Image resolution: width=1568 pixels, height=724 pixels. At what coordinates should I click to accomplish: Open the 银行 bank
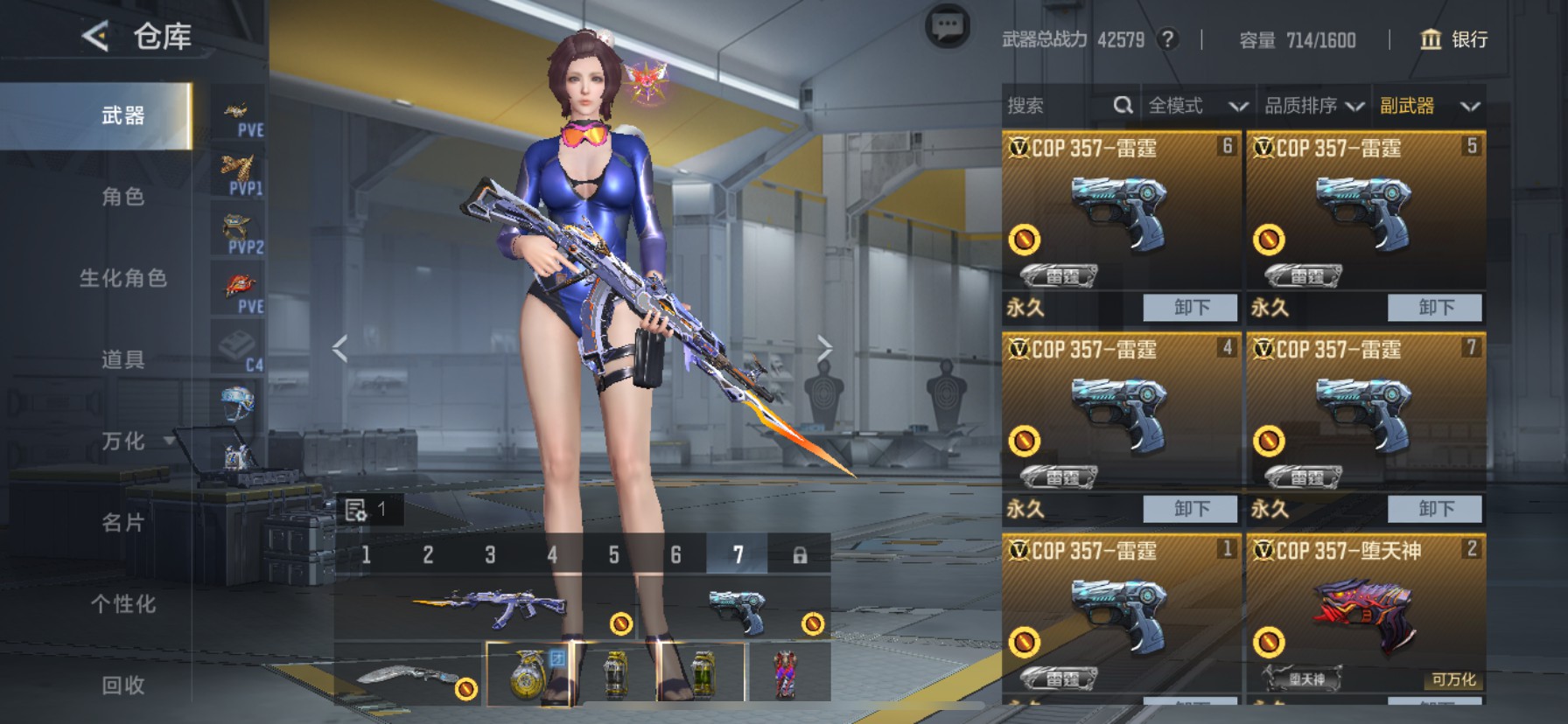[1453, 39]
